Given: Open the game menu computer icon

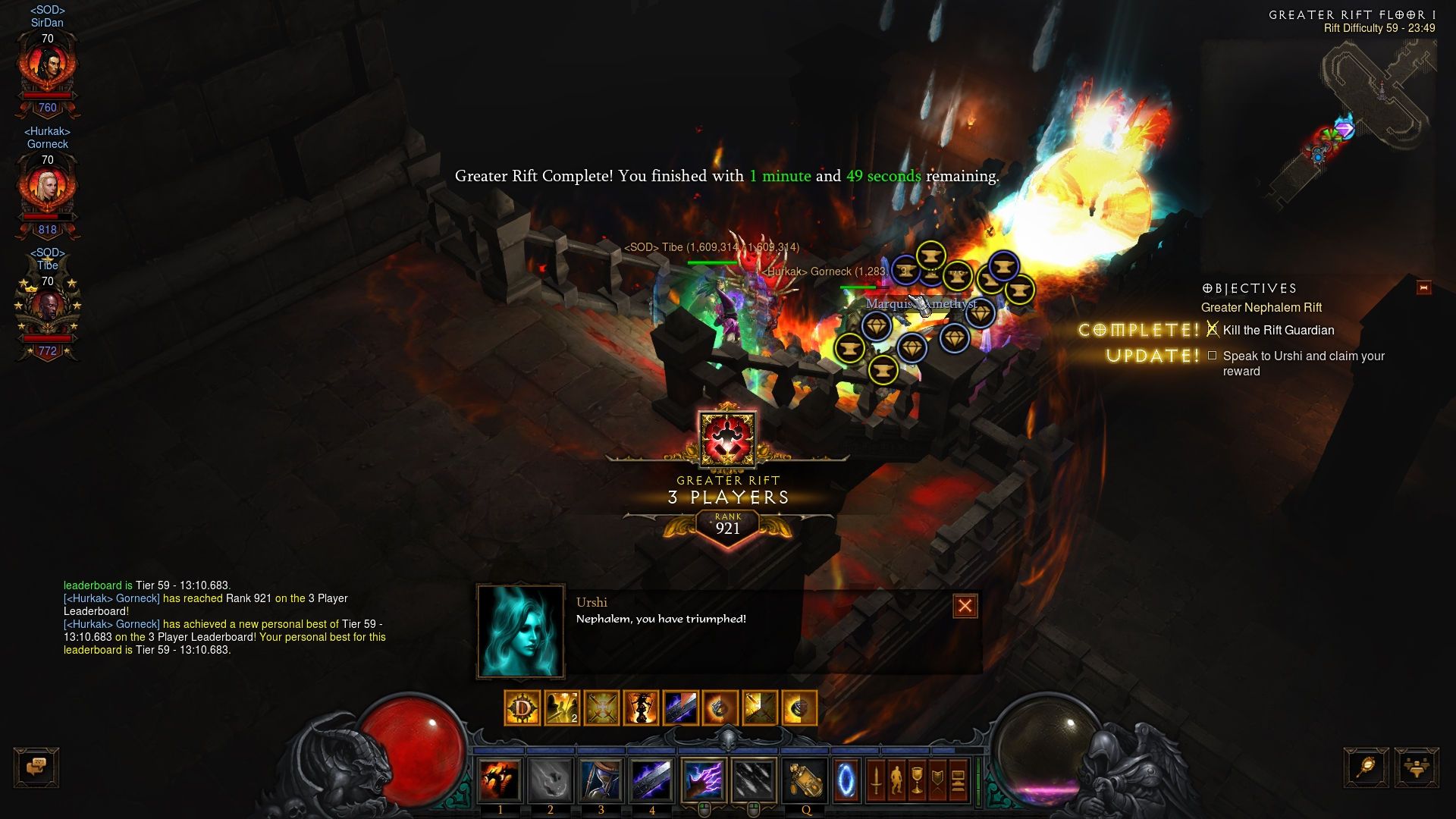Looking at the screenshot, I should 958,780.
